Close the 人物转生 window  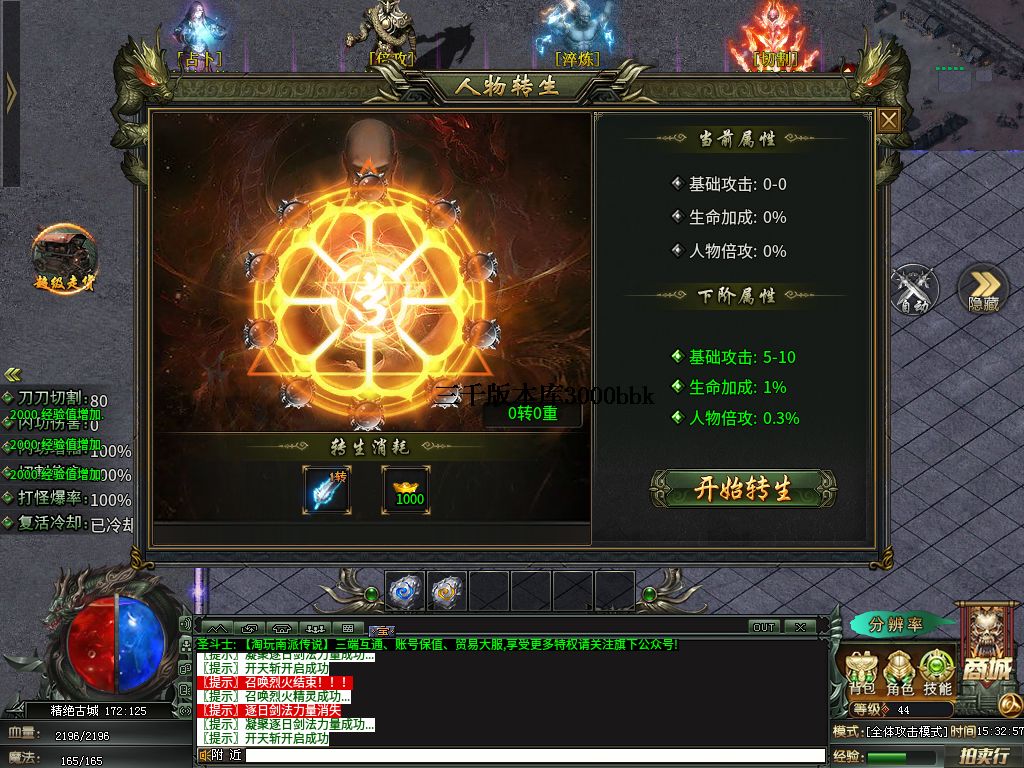pos(888,121)
